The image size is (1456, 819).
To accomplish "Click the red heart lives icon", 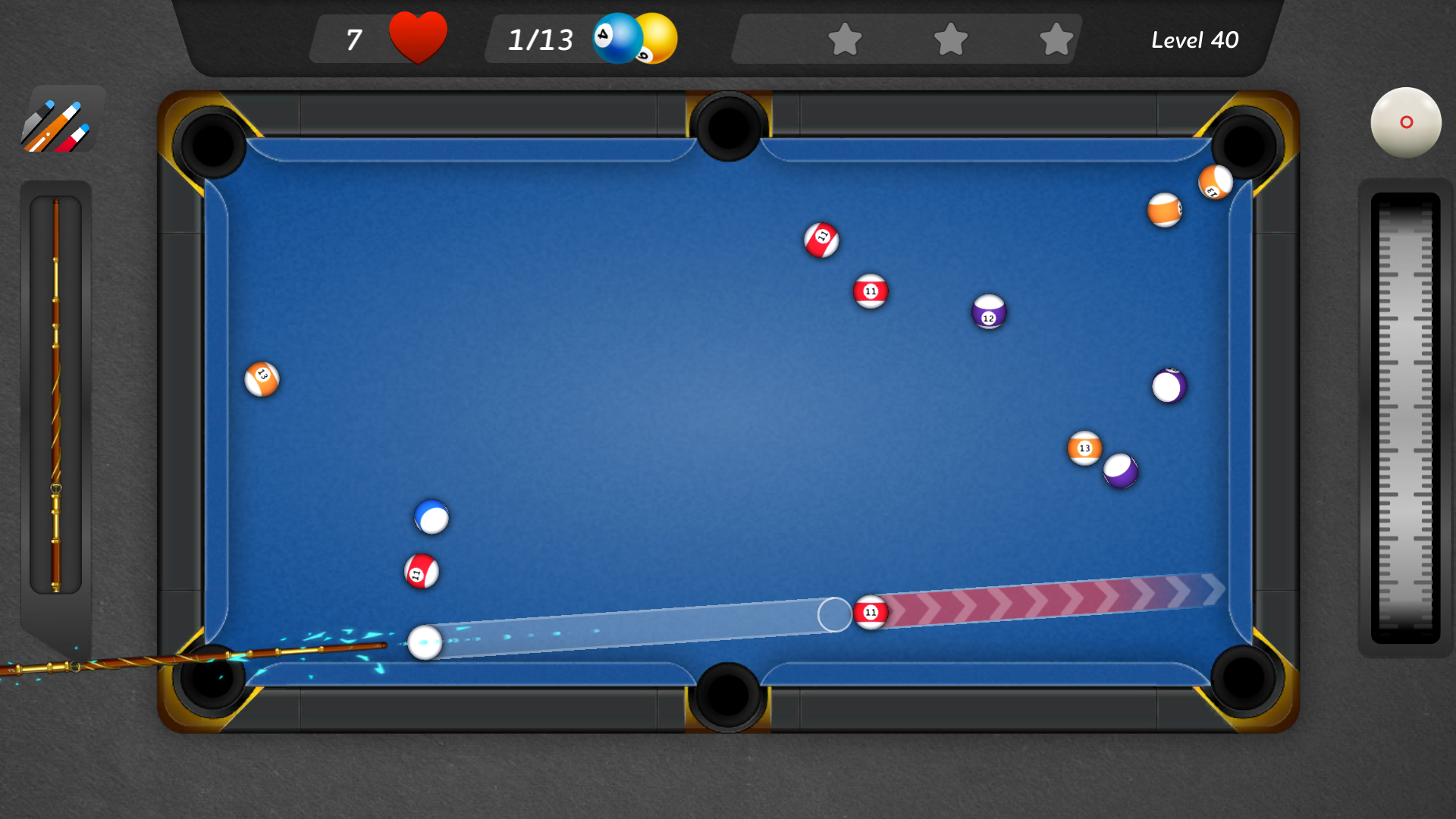I will 418,37.
